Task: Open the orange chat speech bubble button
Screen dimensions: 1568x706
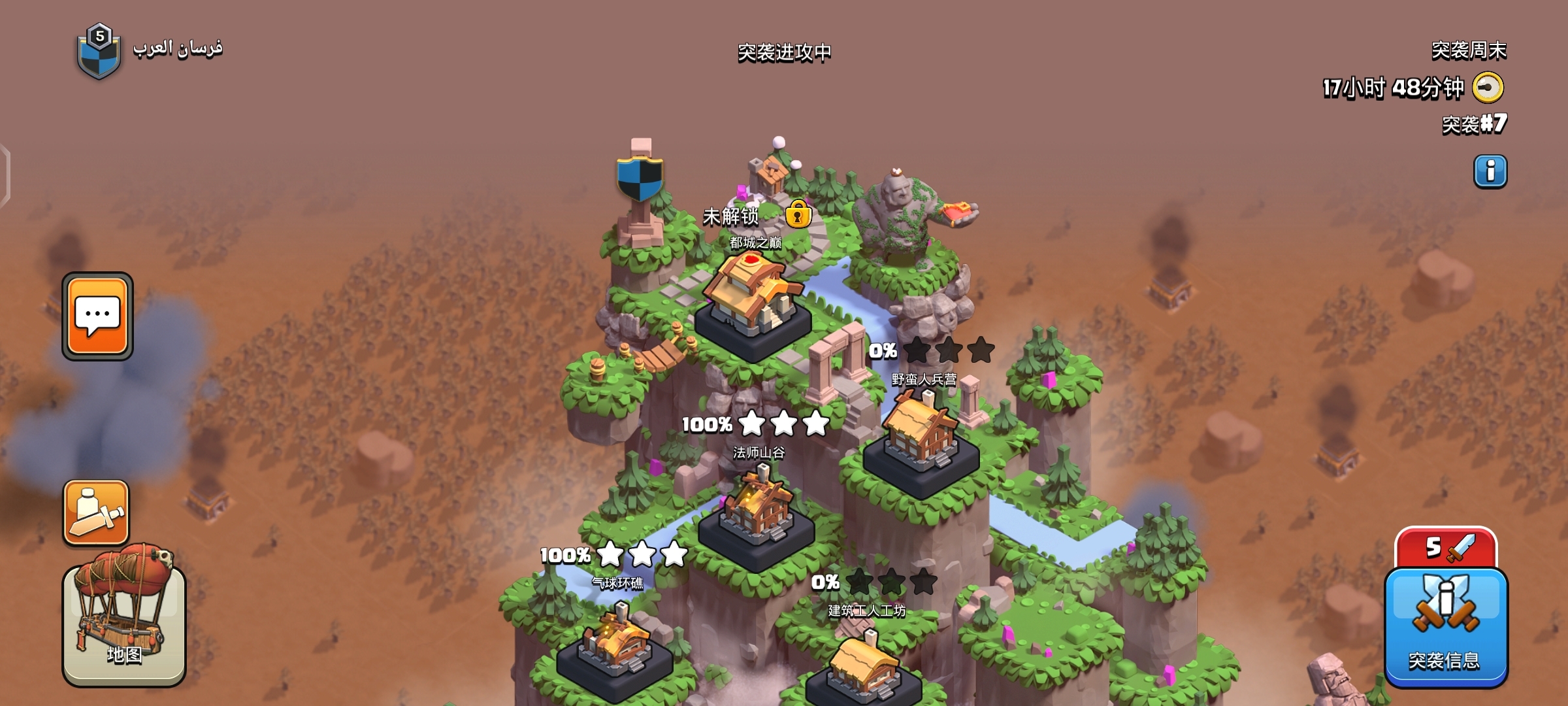Action: click(x=97, y=316)
